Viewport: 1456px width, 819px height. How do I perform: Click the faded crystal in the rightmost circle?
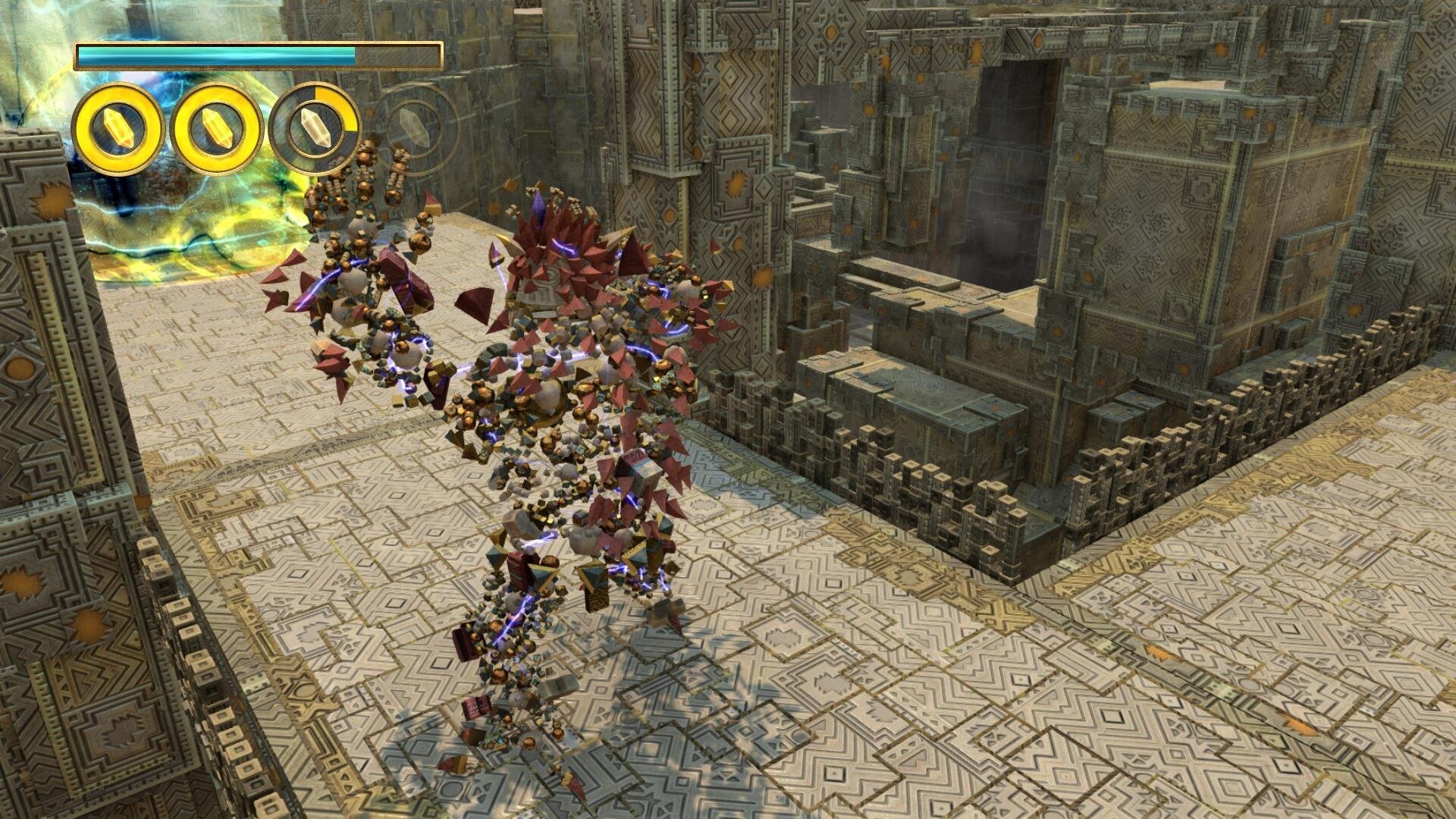[413, 127]
